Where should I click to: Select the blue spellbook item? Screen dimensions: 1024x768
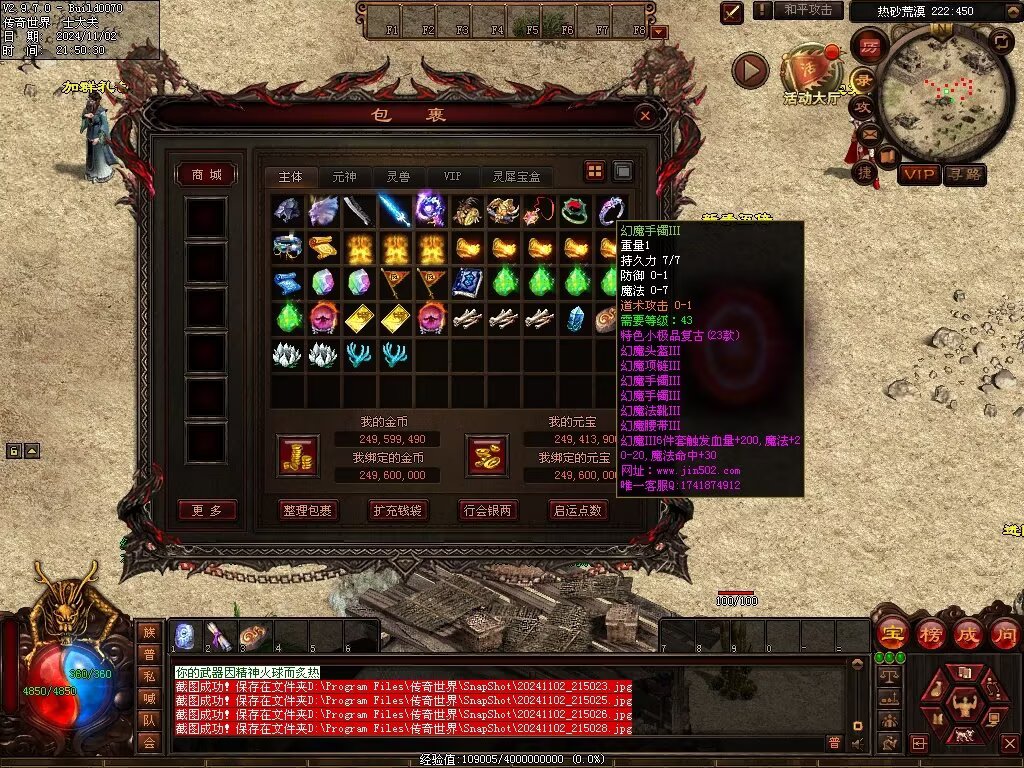coord(466,282)
